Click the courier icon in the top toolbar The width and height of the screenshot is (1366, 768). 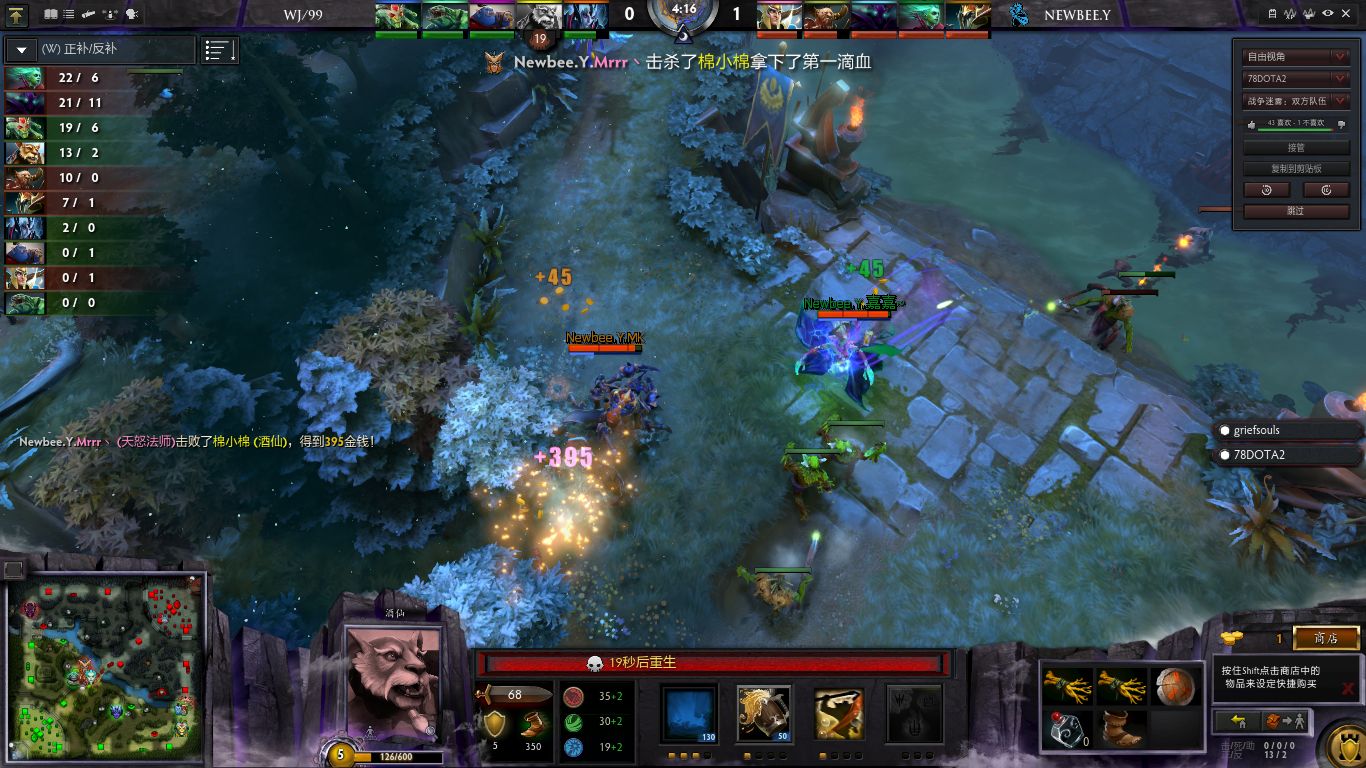coord(88,14)
